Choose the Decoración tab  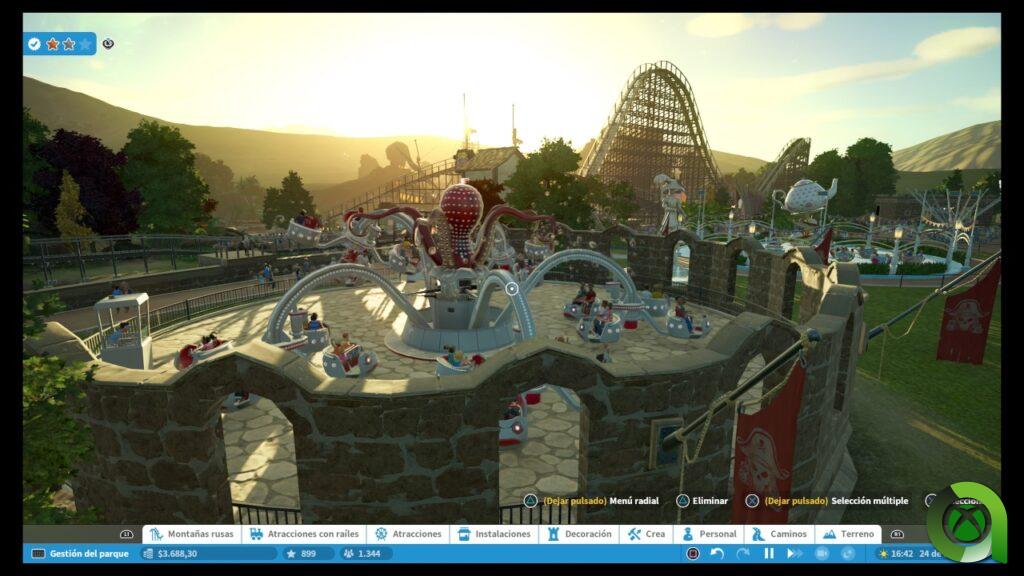coord(579,534)
